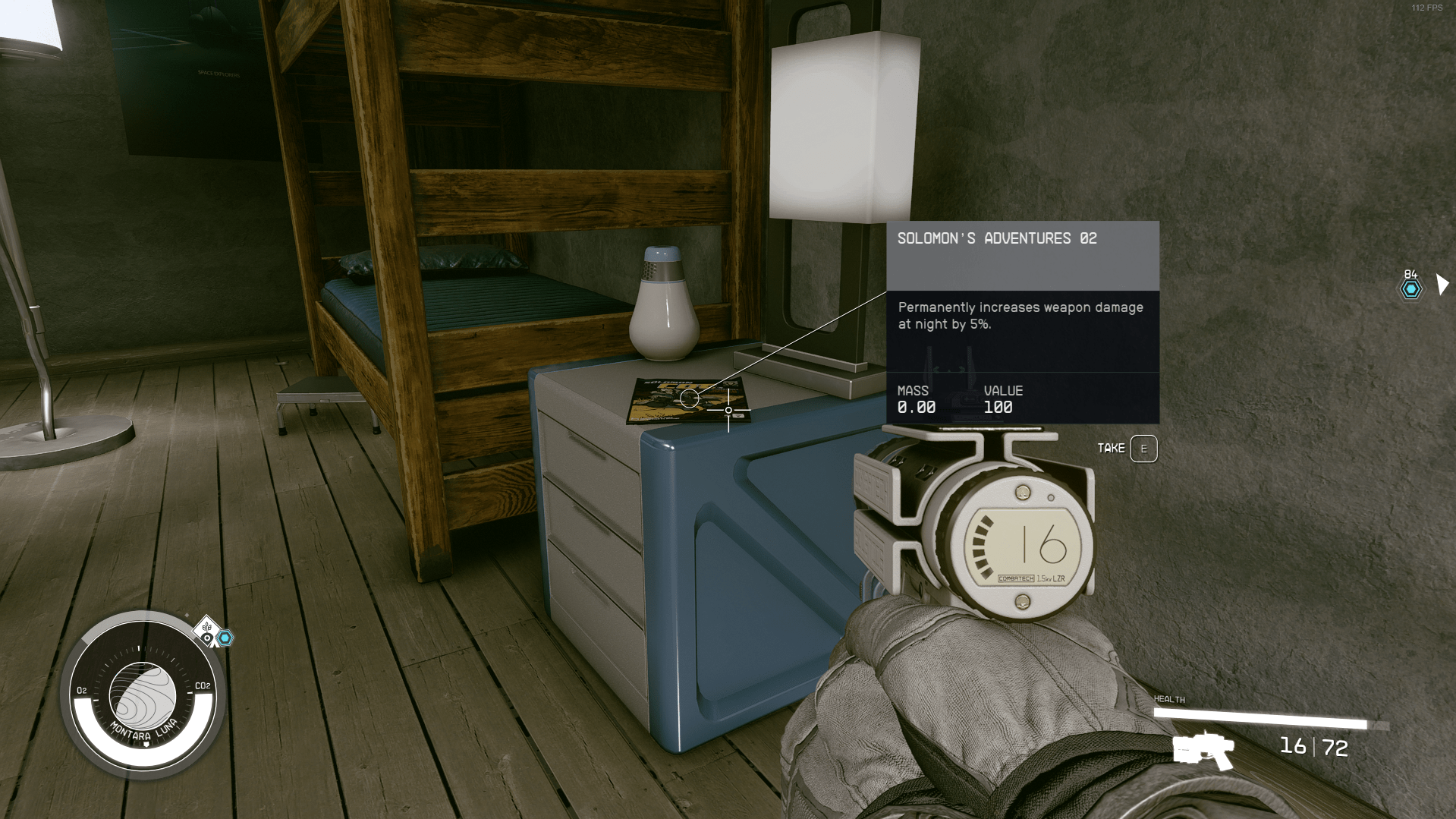Select the blue hexagon objective marker showing 84
This screenshot has width=1456, height=819.
coord(1410,289)
